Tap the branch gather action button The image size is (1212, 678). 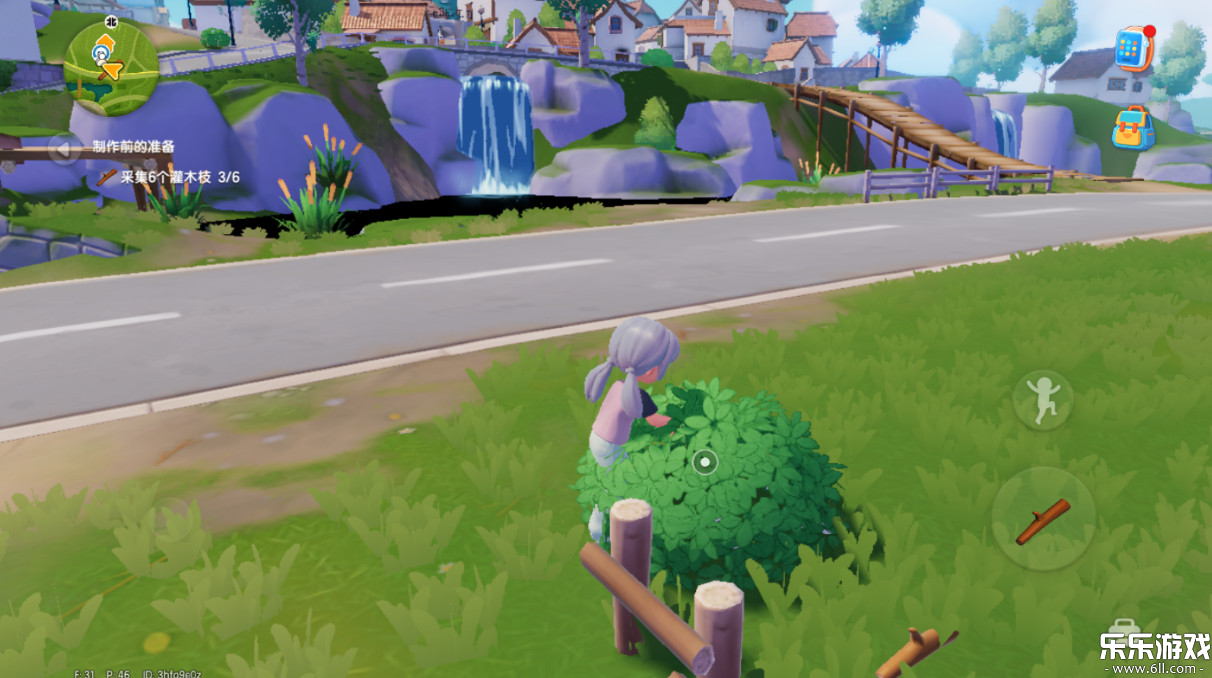click(x=1043, y=520)
